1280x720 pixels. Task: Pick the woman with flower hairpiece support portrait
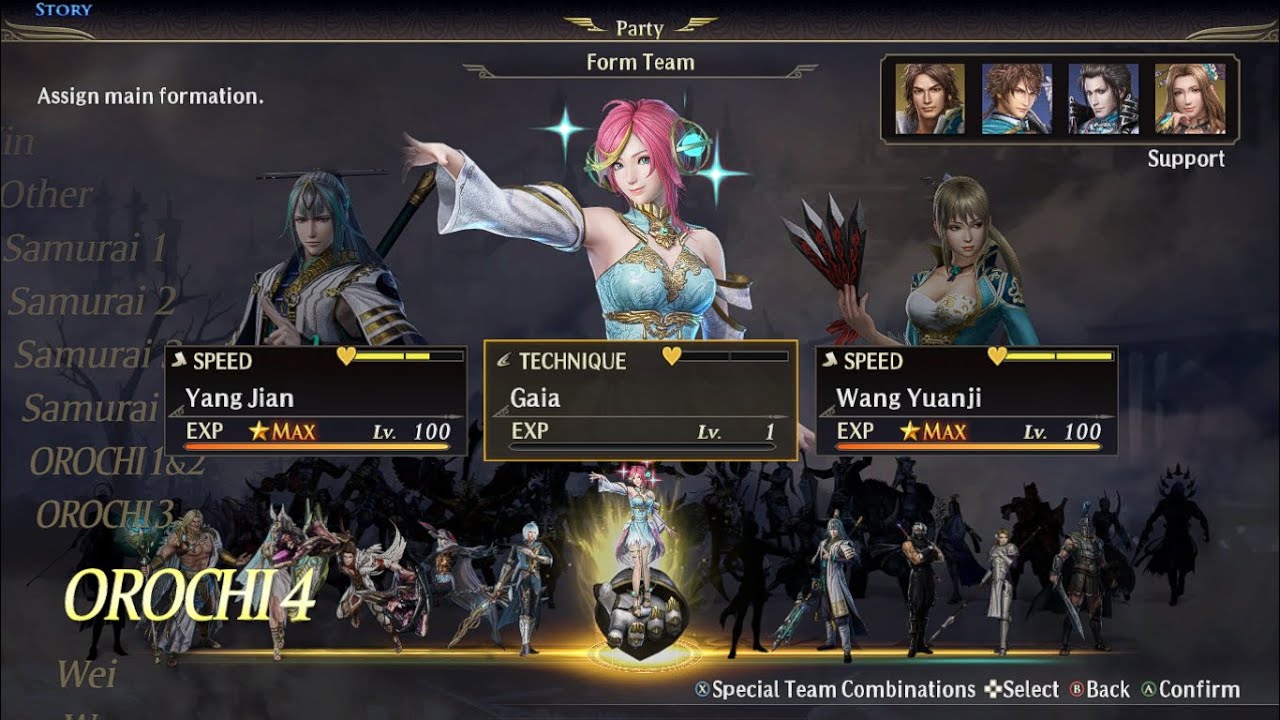1189,99
